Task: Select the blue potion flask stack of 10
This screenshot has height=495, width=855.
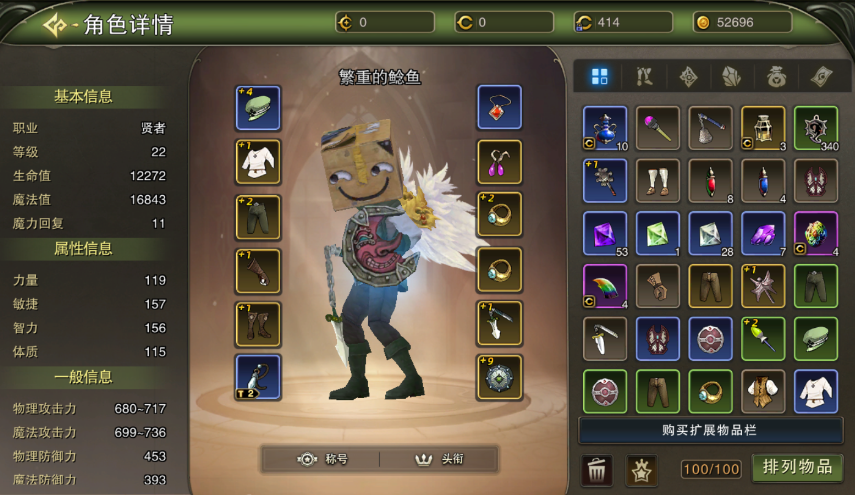Action: [x=605, y=128]
